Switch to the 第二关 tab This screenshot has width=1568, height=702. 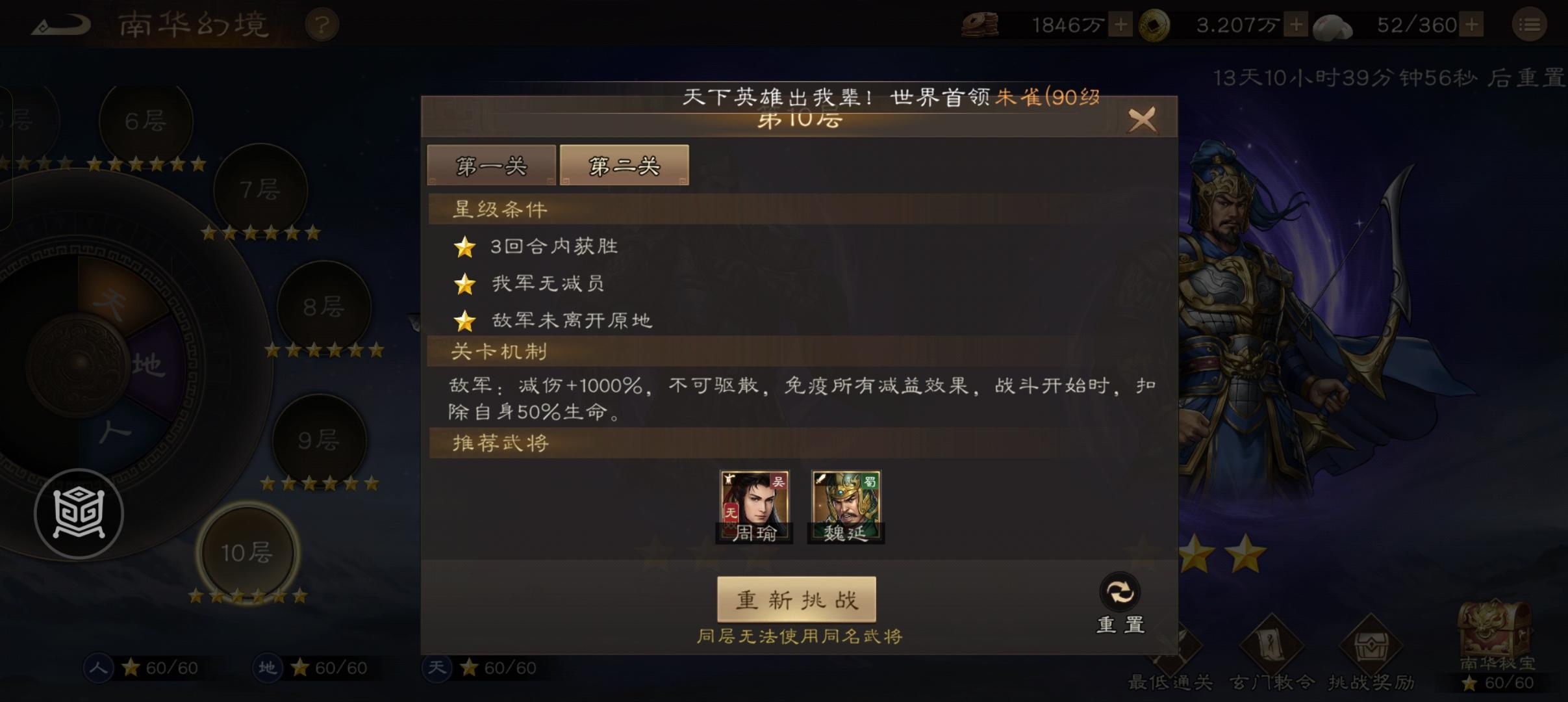pyautogui.click(x=623, y=165)
